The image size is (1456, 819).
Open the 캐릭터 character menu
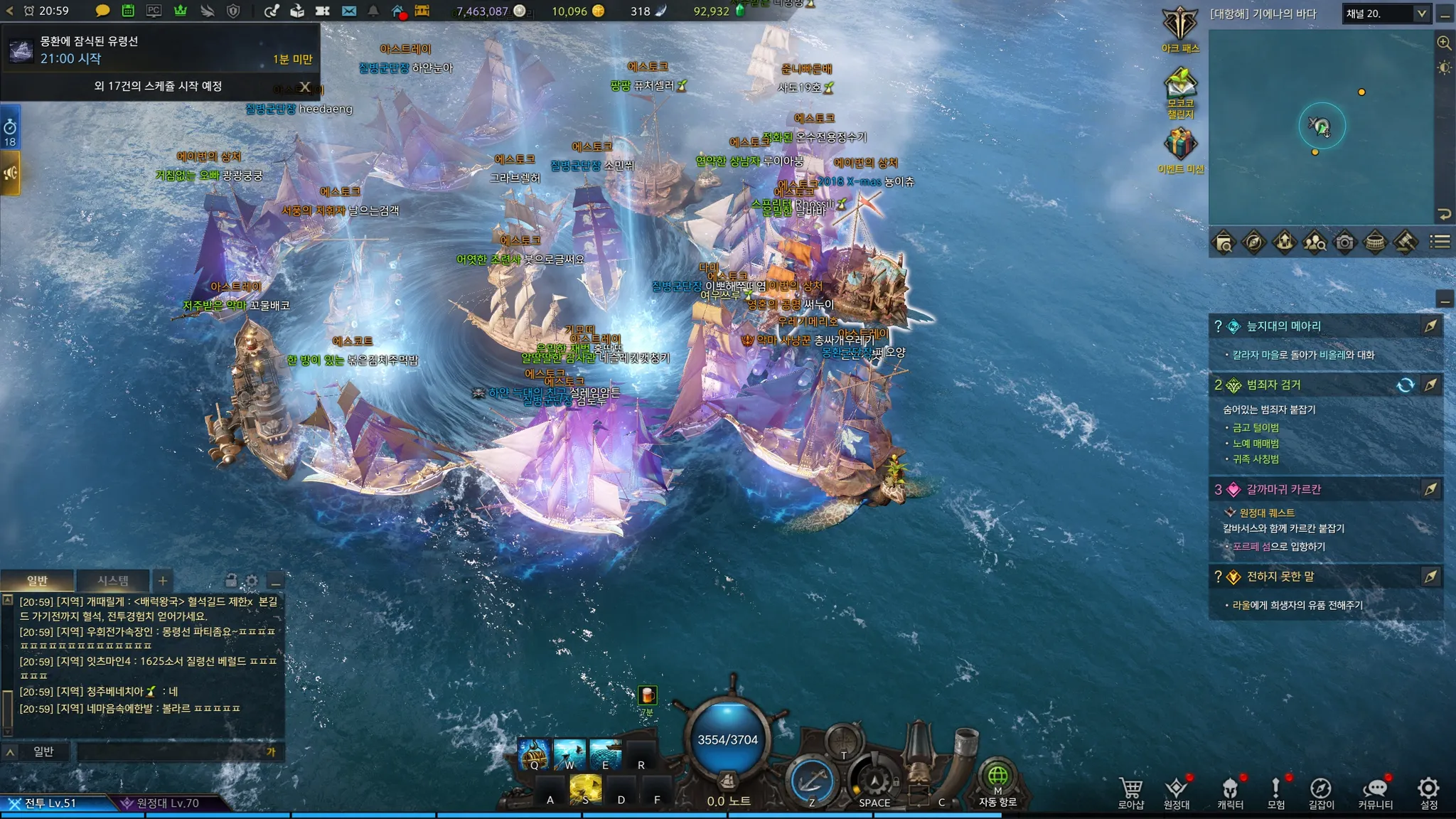tap(1230, 792)
